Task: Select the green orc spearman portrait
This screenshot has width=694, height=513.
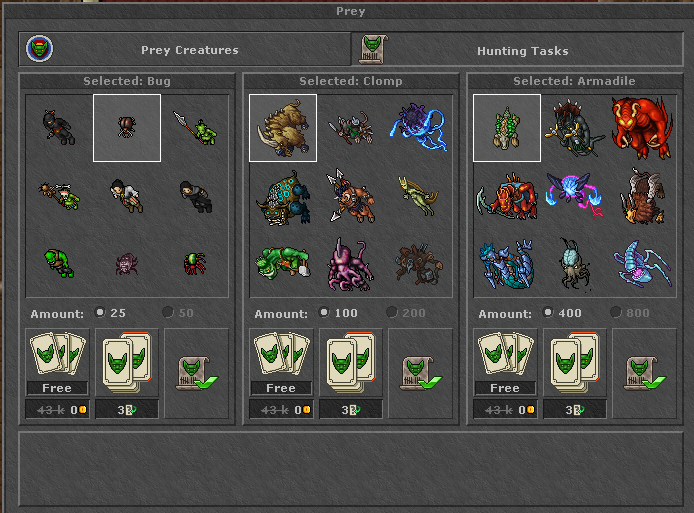Action: pos(195,128)
